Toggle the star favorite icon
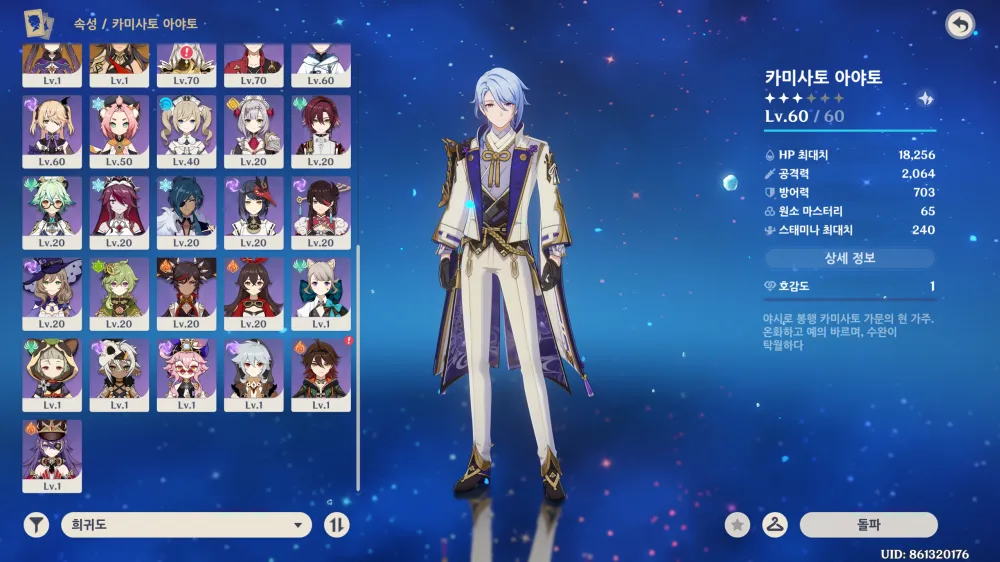1000x562 pixels. point(738,524)
